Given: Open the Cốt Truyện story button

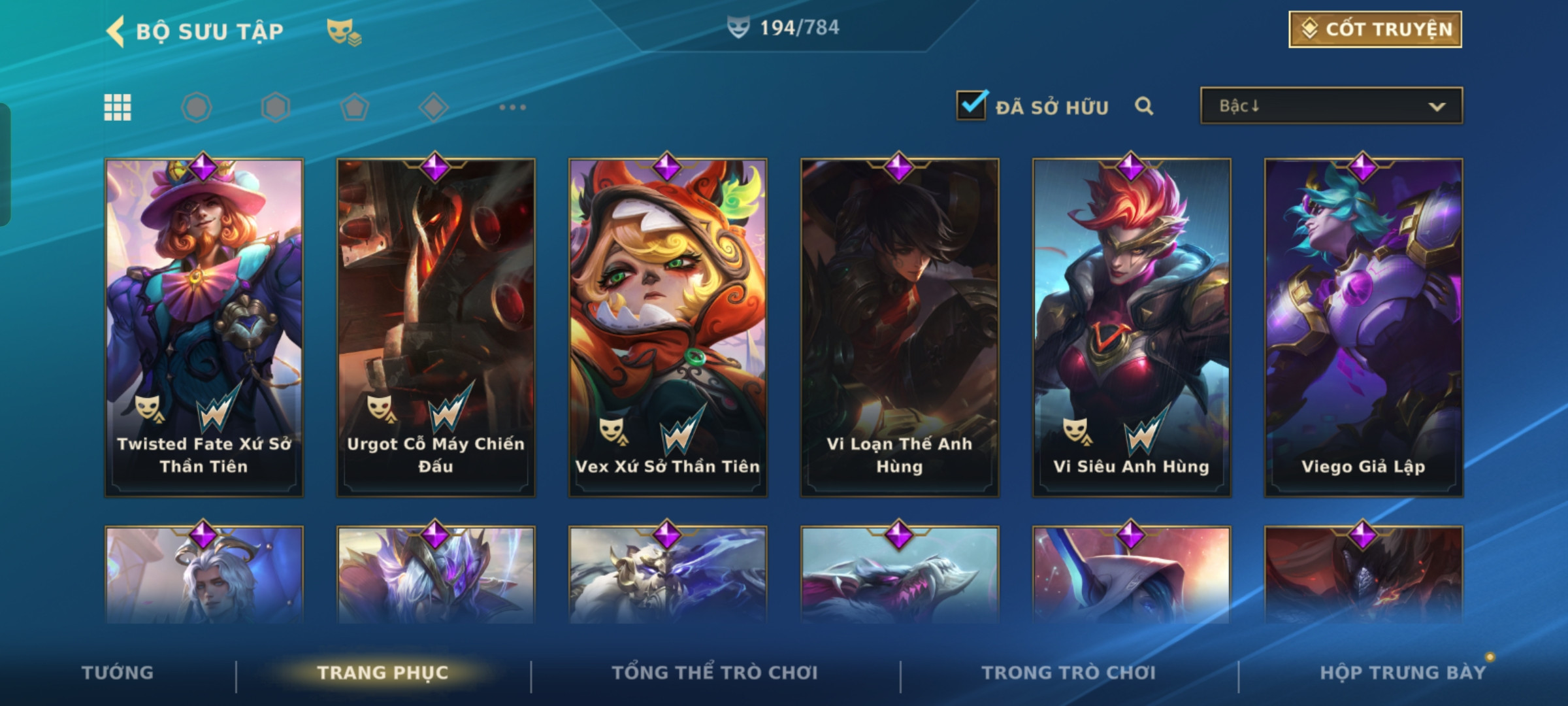Looking at the screenshot, I should click(1375, 29).
